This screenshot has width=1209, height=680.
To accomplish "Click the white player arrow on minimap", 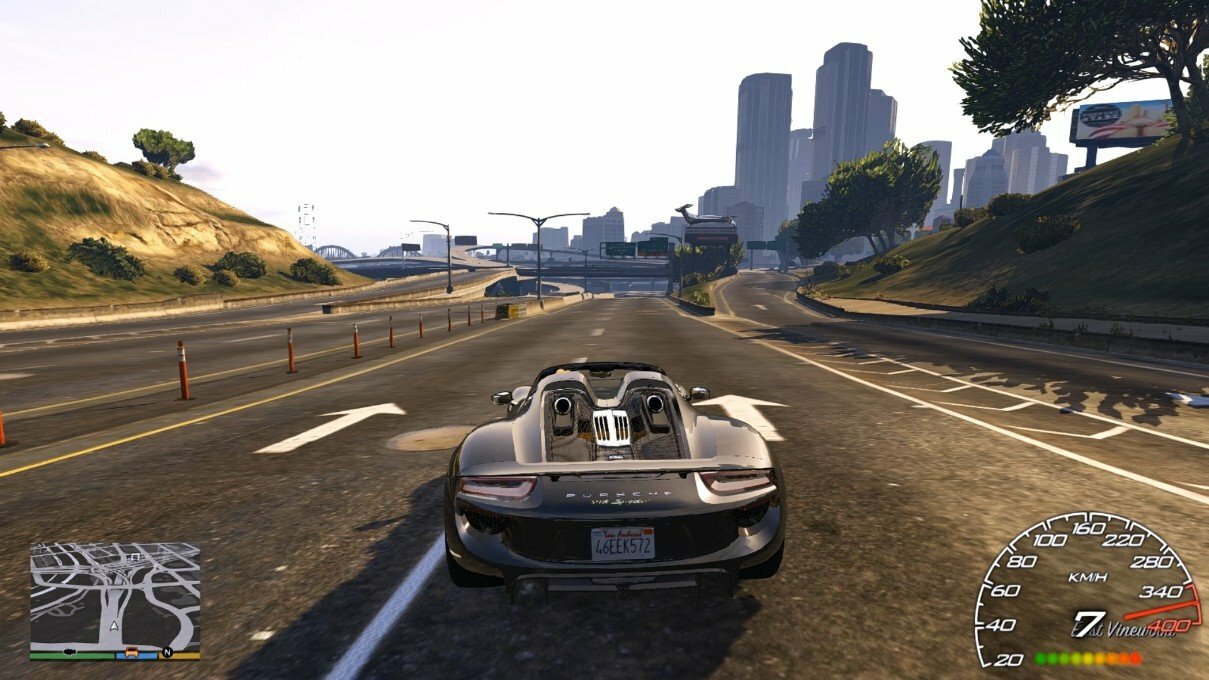I will (x=114, y=627).
